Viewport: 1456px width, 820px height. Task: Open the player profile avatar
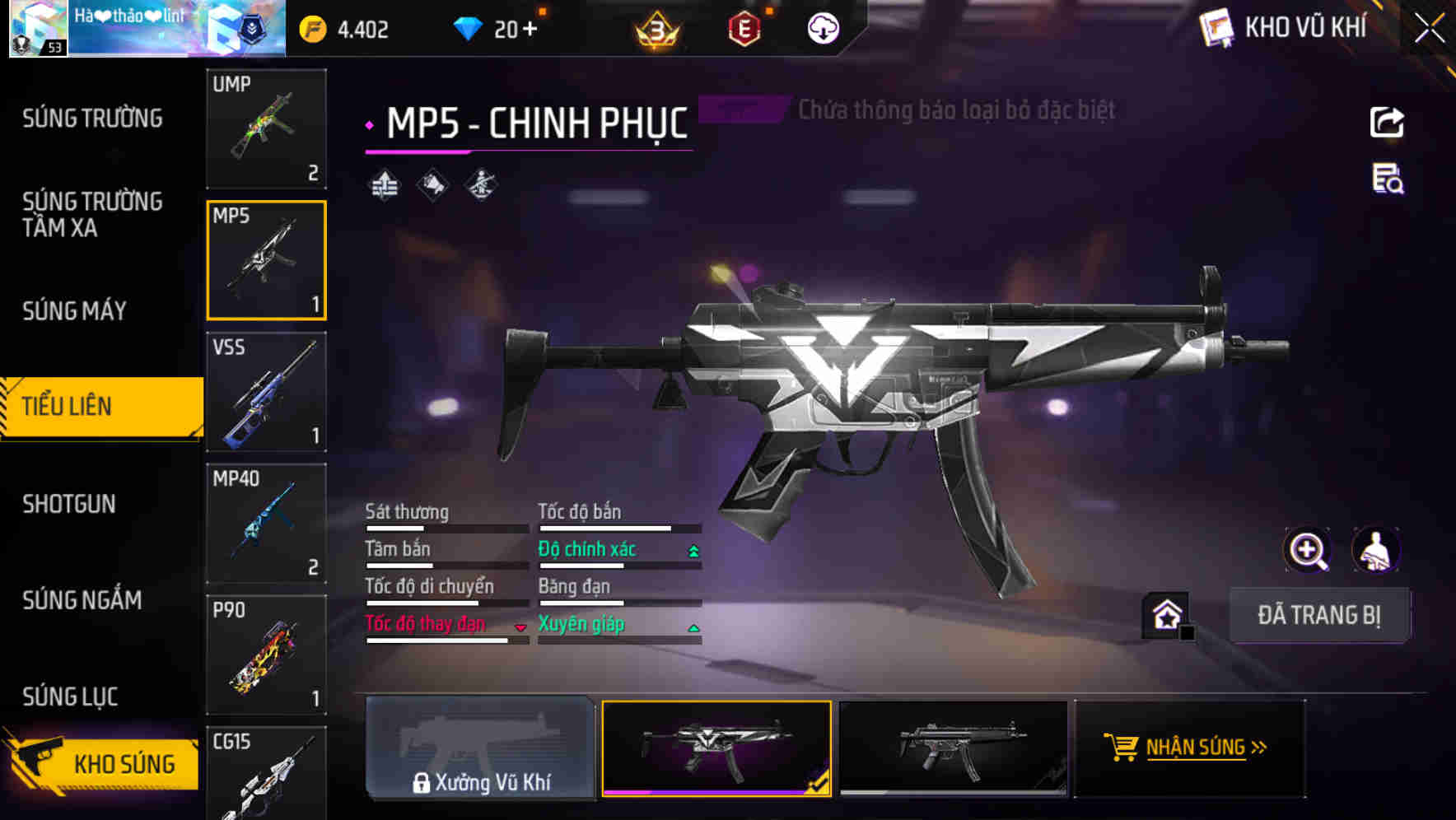(x=38, y=29)
